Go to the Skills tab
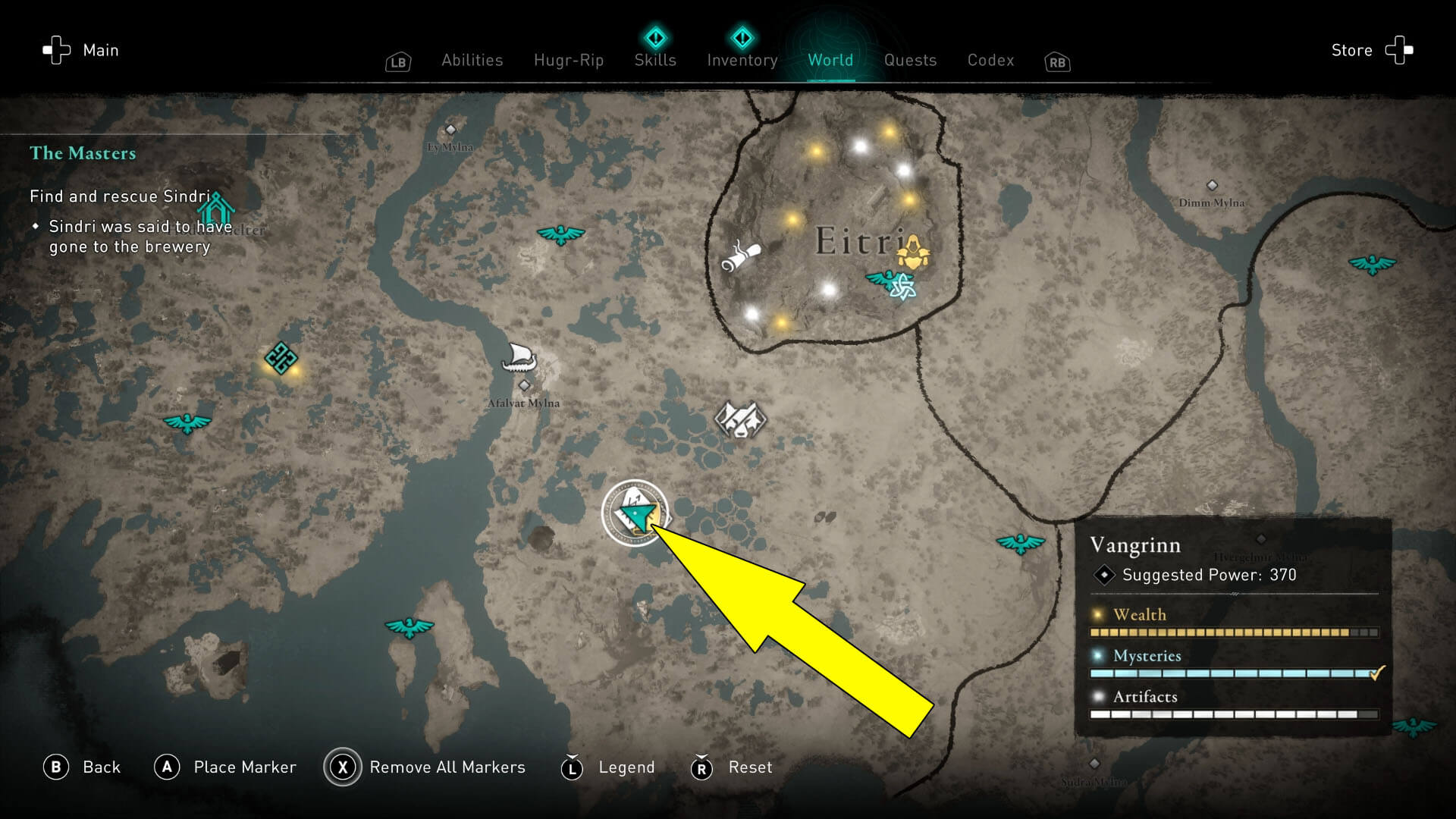 [x=655, y=60]
